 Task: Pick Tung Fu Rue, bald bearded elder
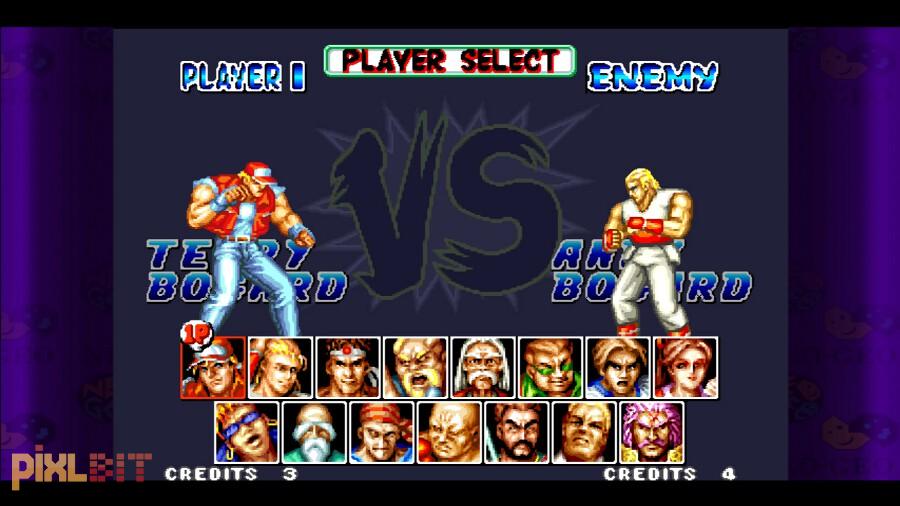[314, 432]
